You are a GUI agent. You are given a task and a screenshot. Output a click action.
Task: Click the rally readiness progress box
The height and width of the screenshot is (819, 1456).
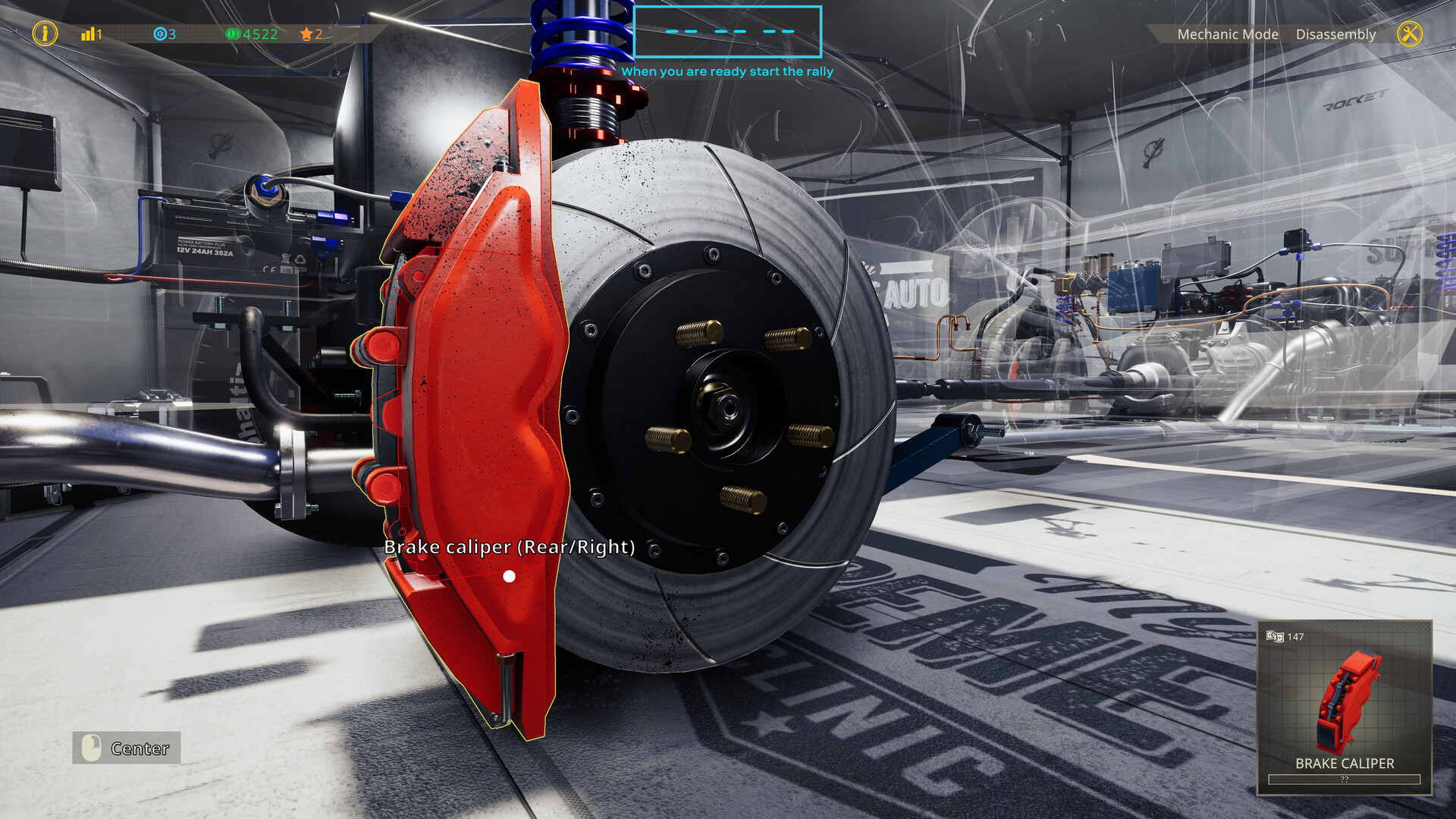(x=727, y=32)
